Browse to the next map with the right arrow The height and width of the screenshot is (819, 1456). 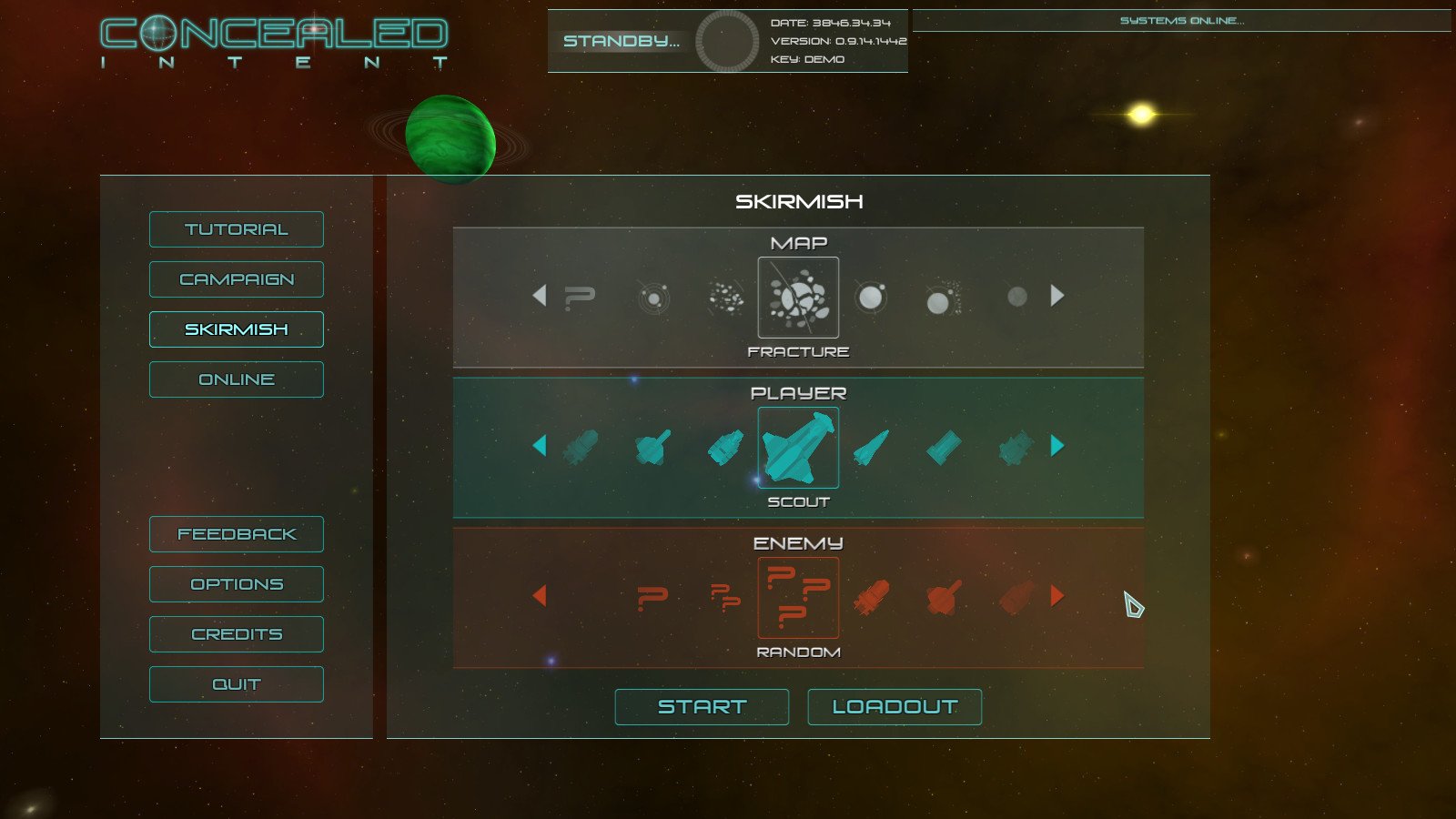(x=1057, y=296)
